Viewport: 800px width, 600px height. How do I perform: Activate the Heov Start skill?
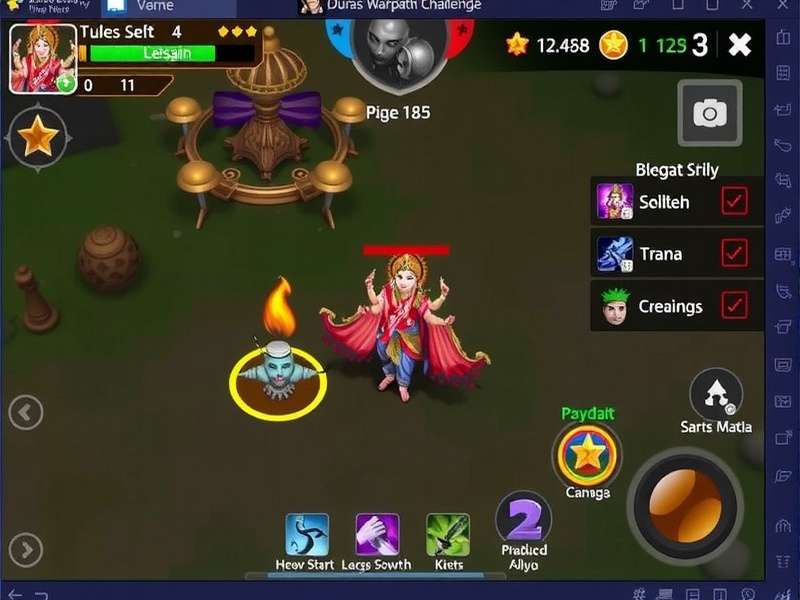tap(307, 535)
